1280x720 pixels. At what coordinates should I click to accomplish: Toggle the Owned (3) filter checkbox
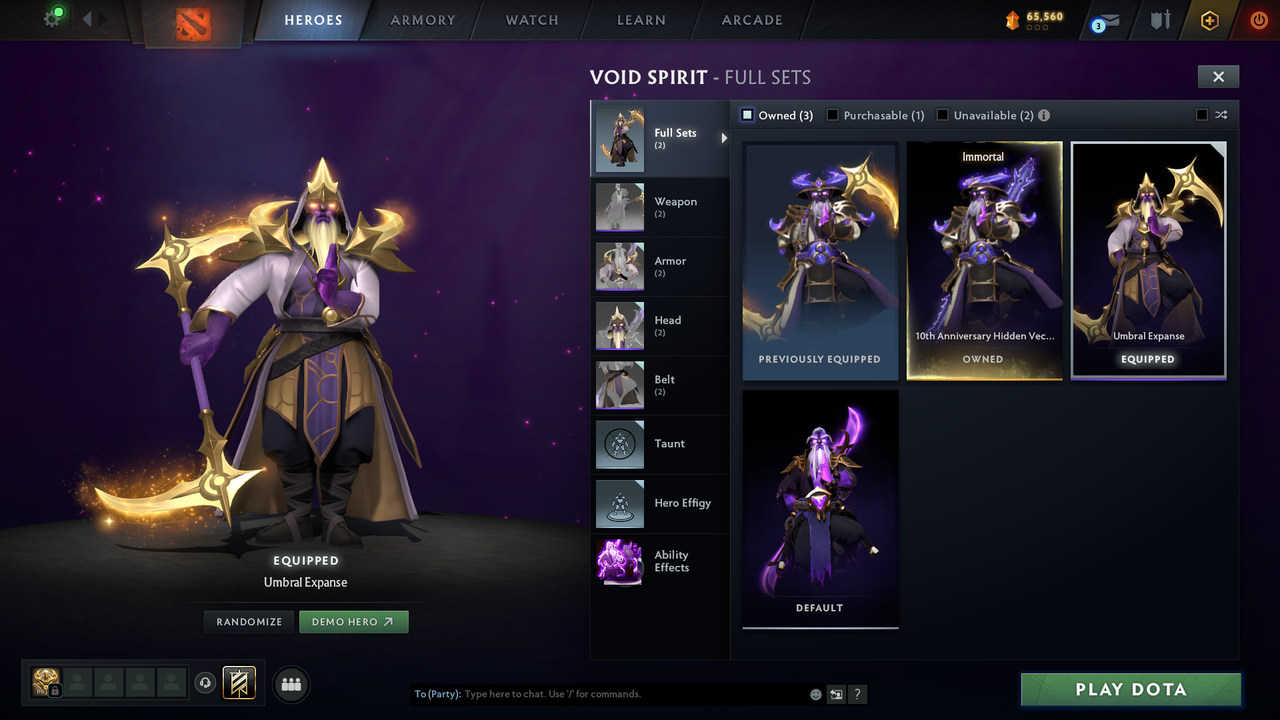point(746,115)
